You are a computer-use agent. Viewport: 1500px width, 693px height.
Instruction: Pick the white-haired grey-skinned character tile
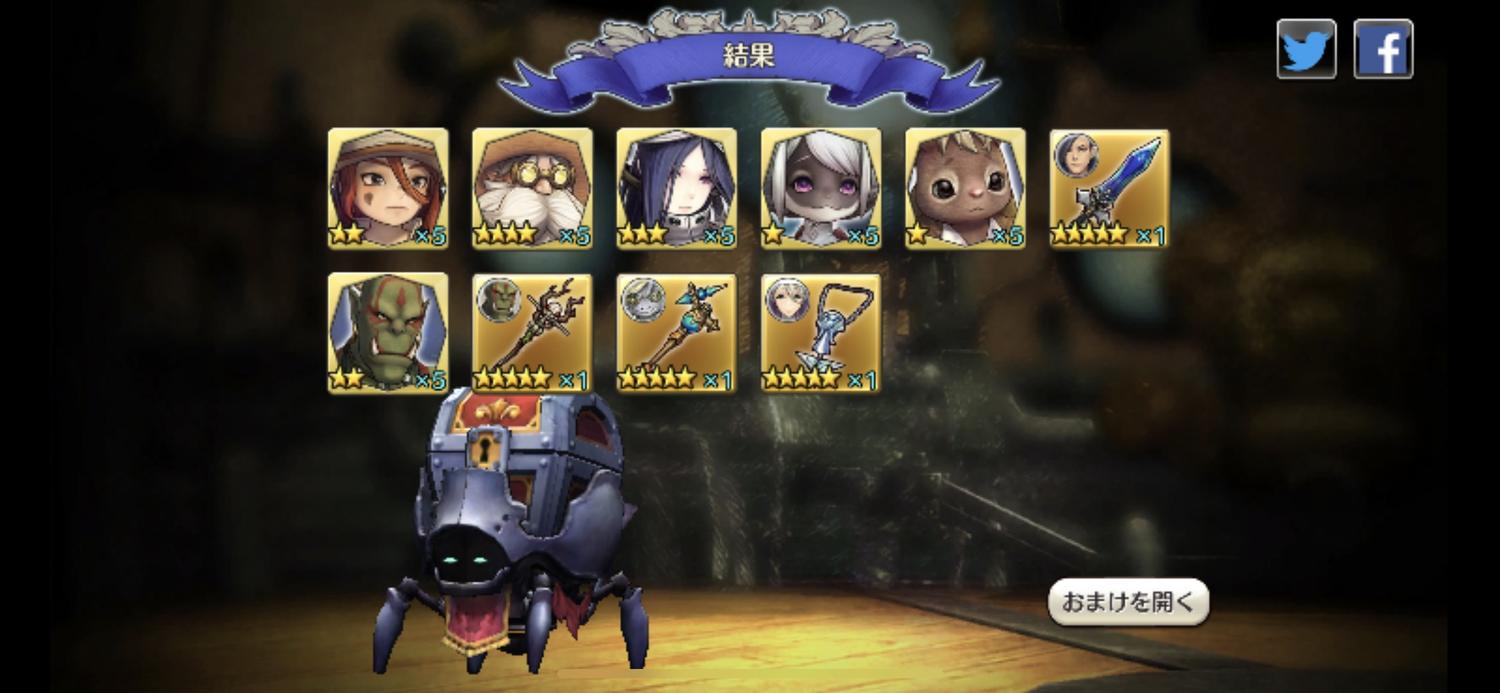821,188
